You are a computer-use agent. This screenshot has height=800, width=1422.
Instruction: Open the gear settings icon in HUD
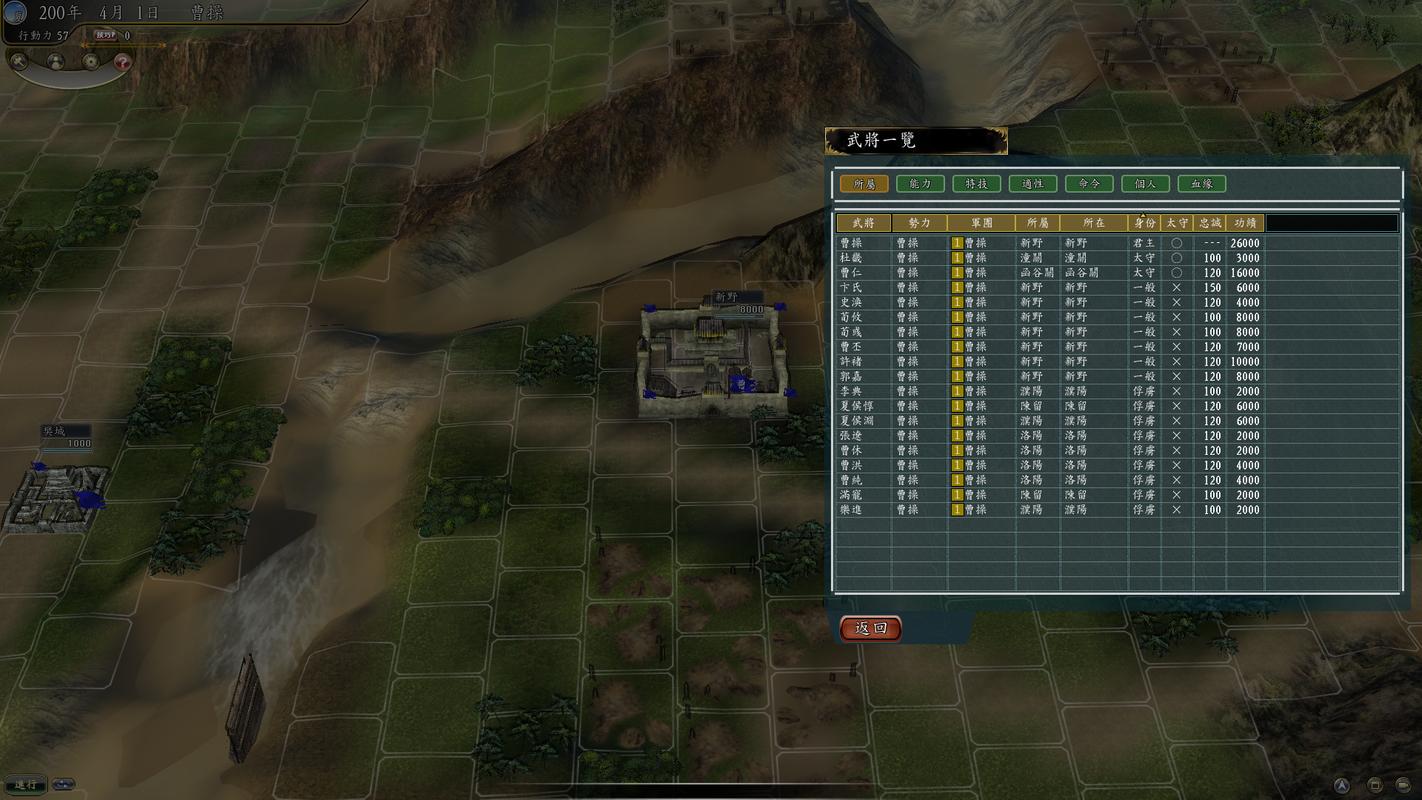click(x=91, y=61)
